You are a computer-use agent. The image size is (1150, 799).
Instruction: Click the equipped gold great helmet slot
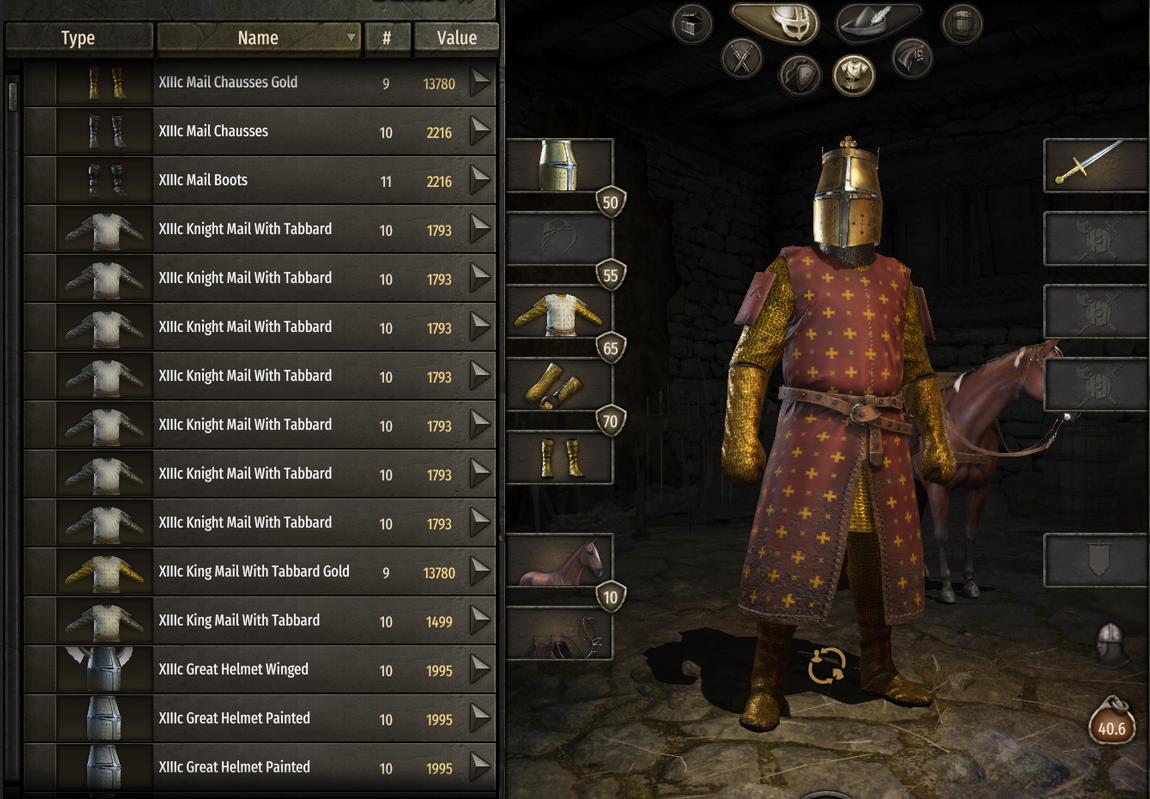pyautogui.click(x=558, y=165)
